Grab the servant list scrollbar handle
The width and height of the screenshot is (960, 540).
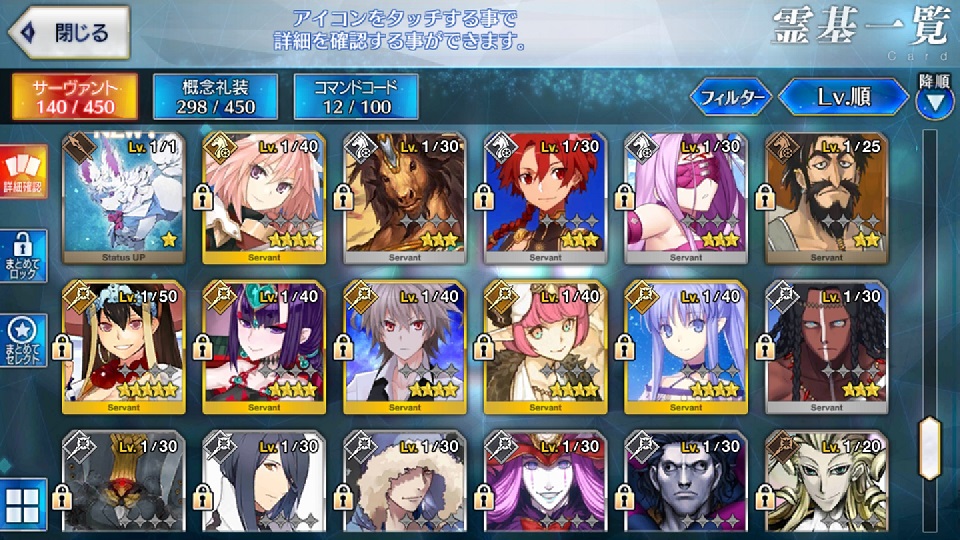point(931,440)
